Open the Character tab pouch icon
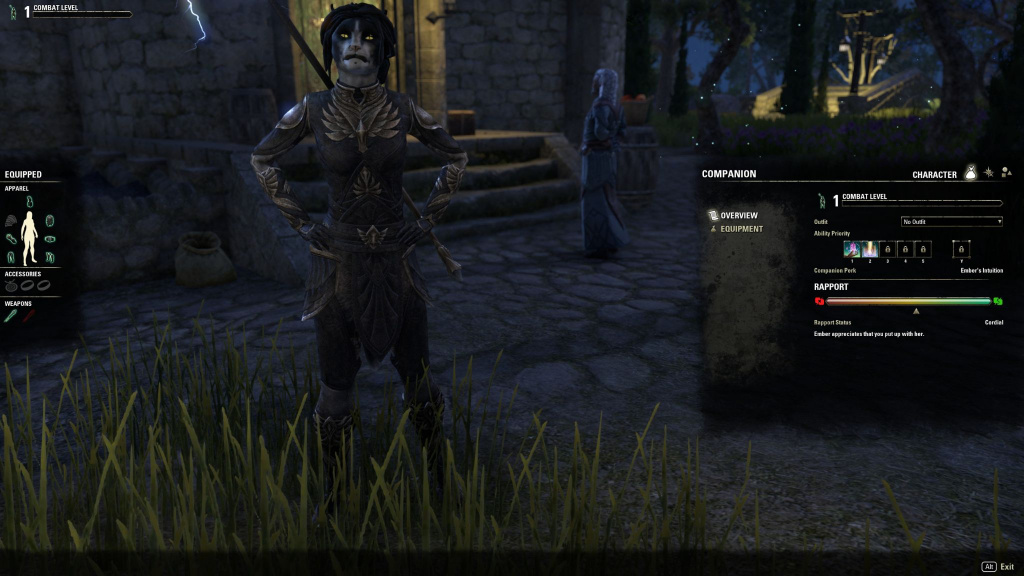 [x=970, y=173]
